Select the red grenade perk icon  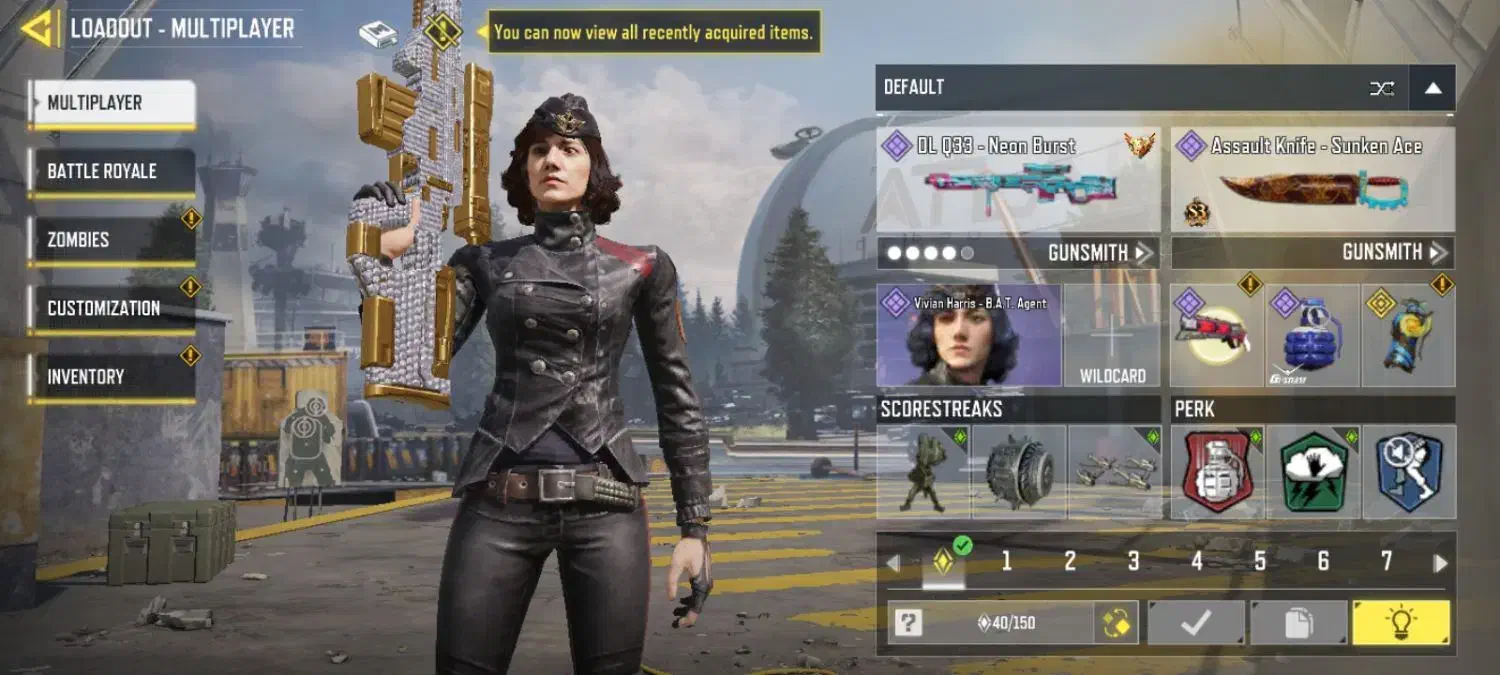point(1217,472)
